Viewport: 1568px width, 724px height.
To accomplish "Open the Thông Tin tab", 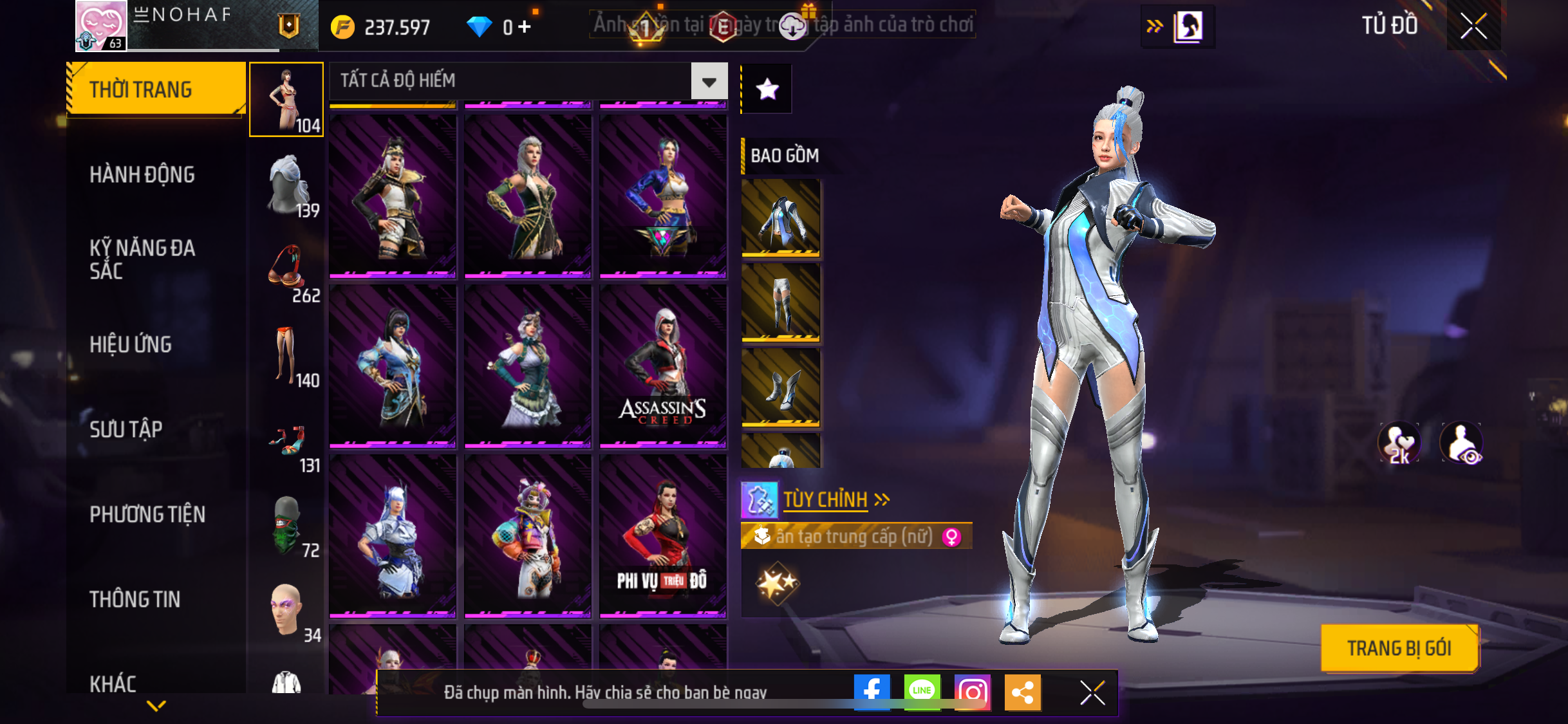I will pyautogui.click(x=135, y=599).
